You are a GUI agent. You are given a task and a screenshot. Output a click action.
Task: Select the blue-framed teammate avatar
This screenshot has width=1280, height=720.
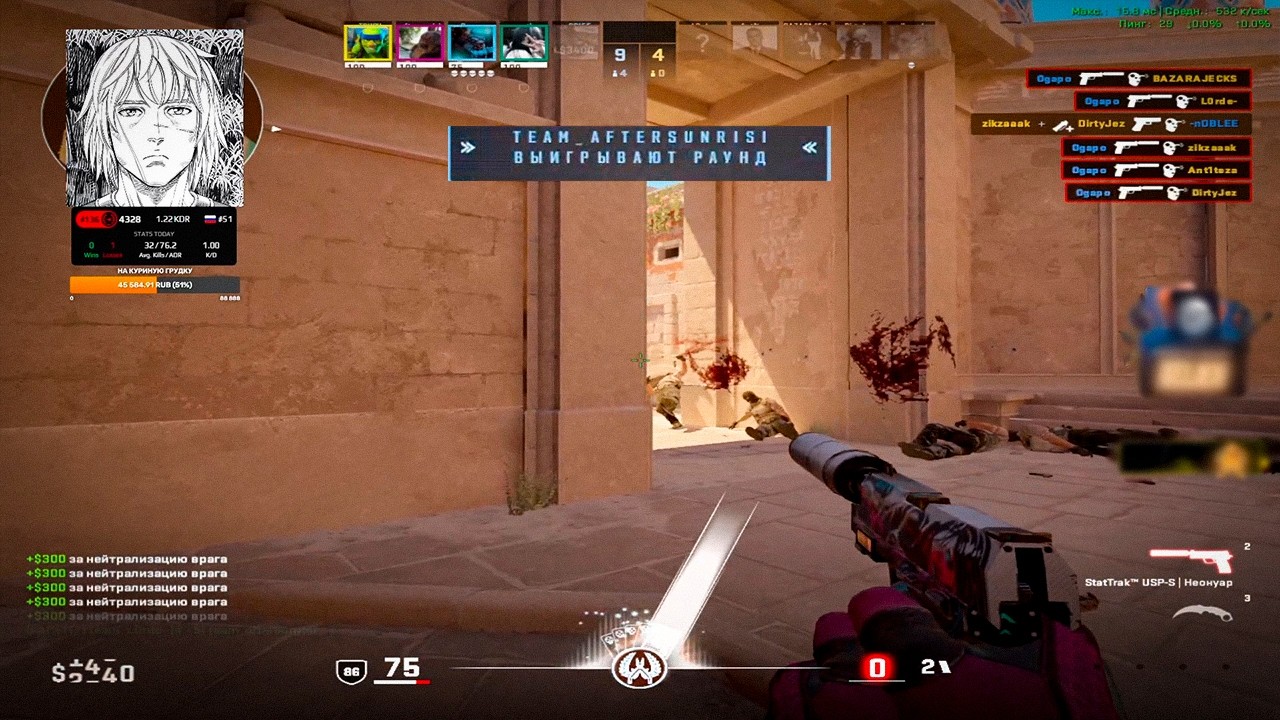click(x=472, y=43)
